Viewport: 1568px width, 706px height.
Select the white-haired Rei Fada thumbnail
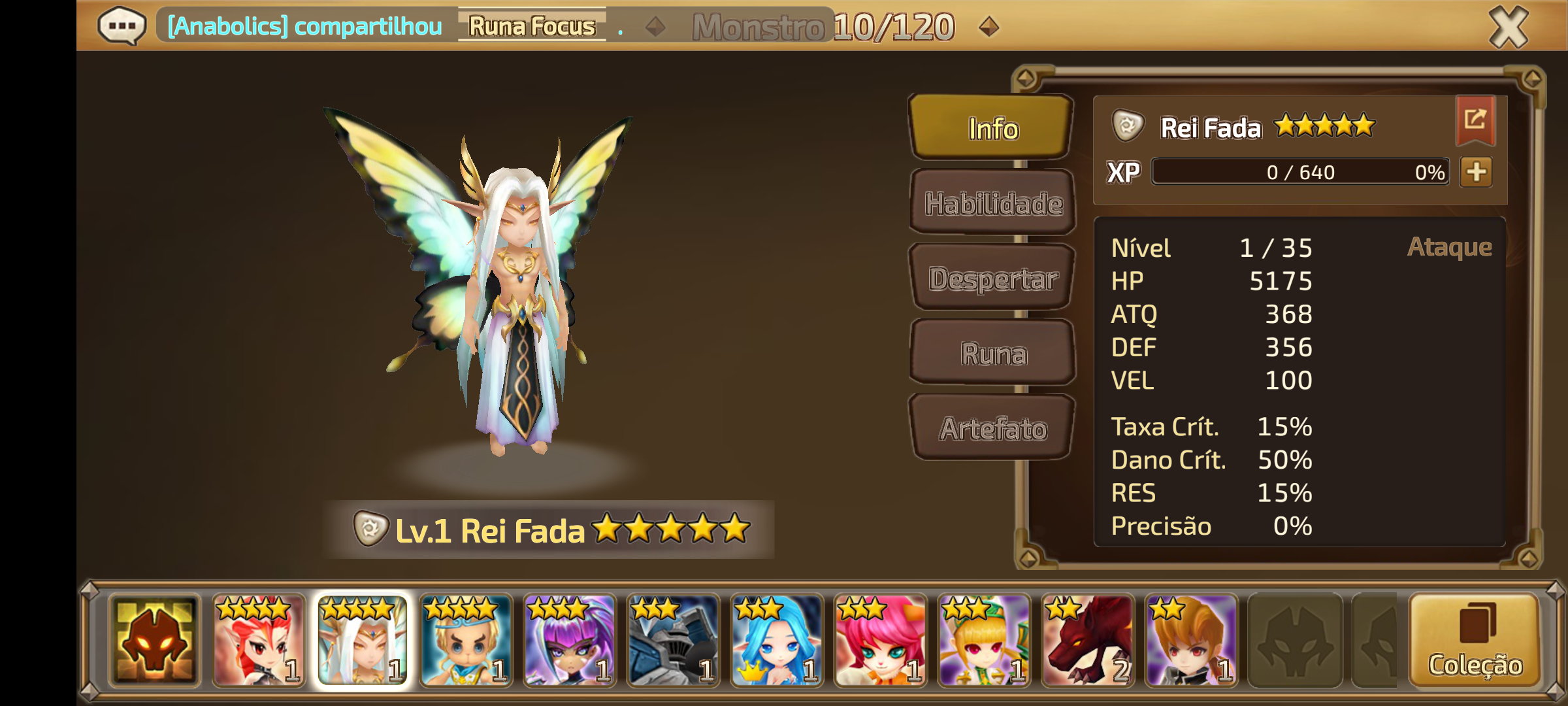coord(362,641)
